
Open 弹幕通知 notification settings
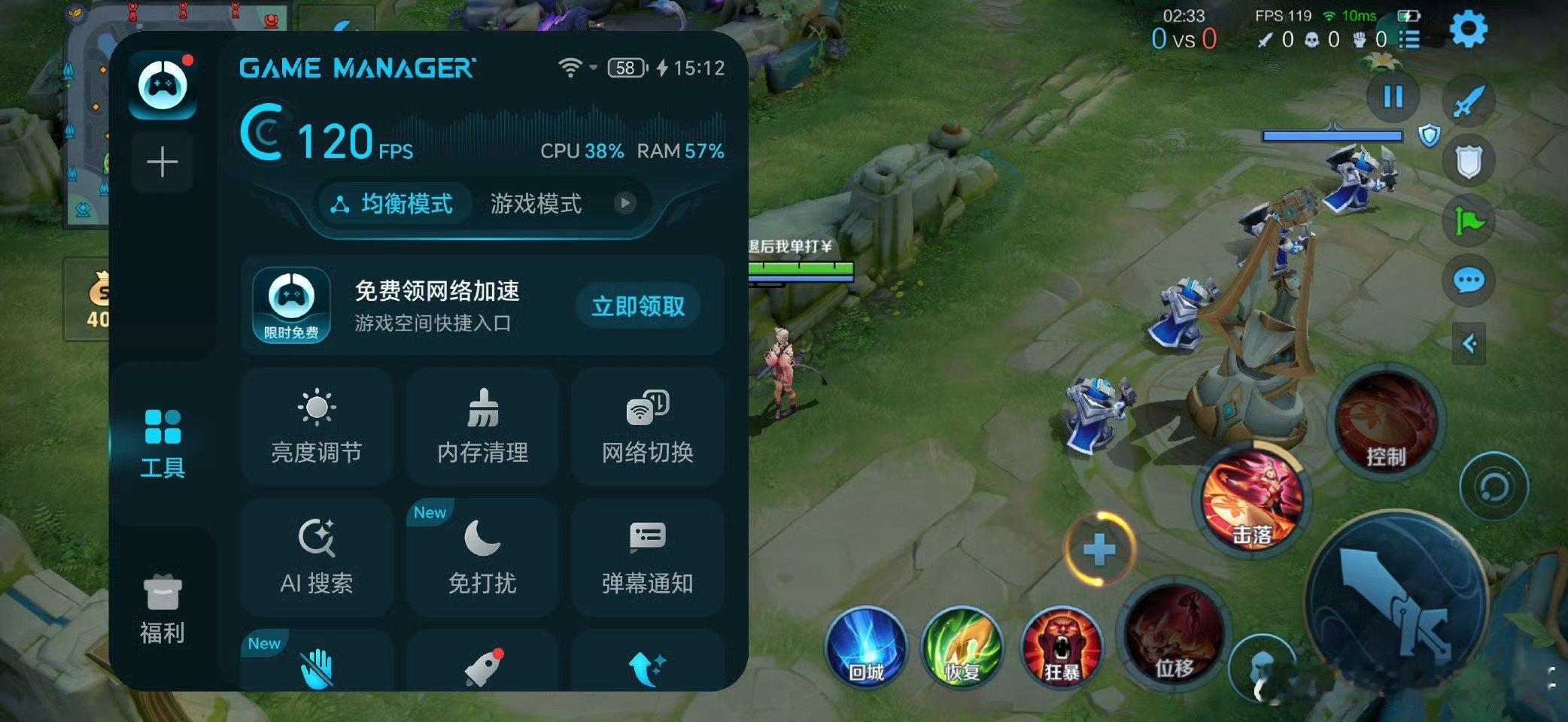[647, 557]
